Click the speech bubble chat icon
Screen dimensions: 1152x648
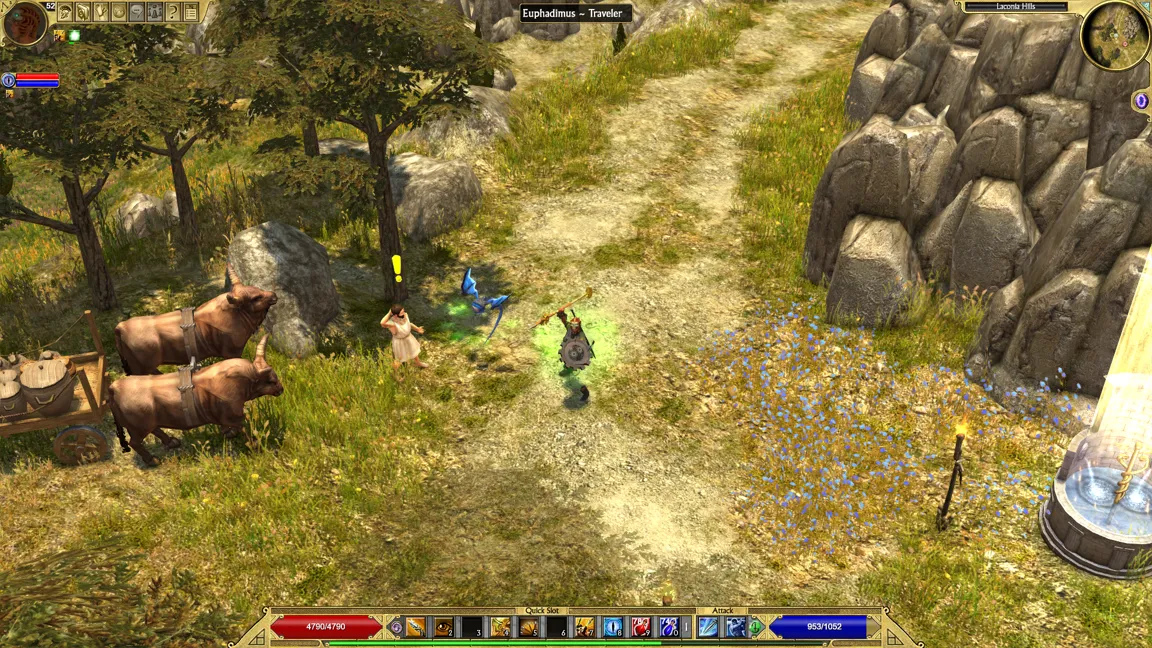tap(137, 12)
